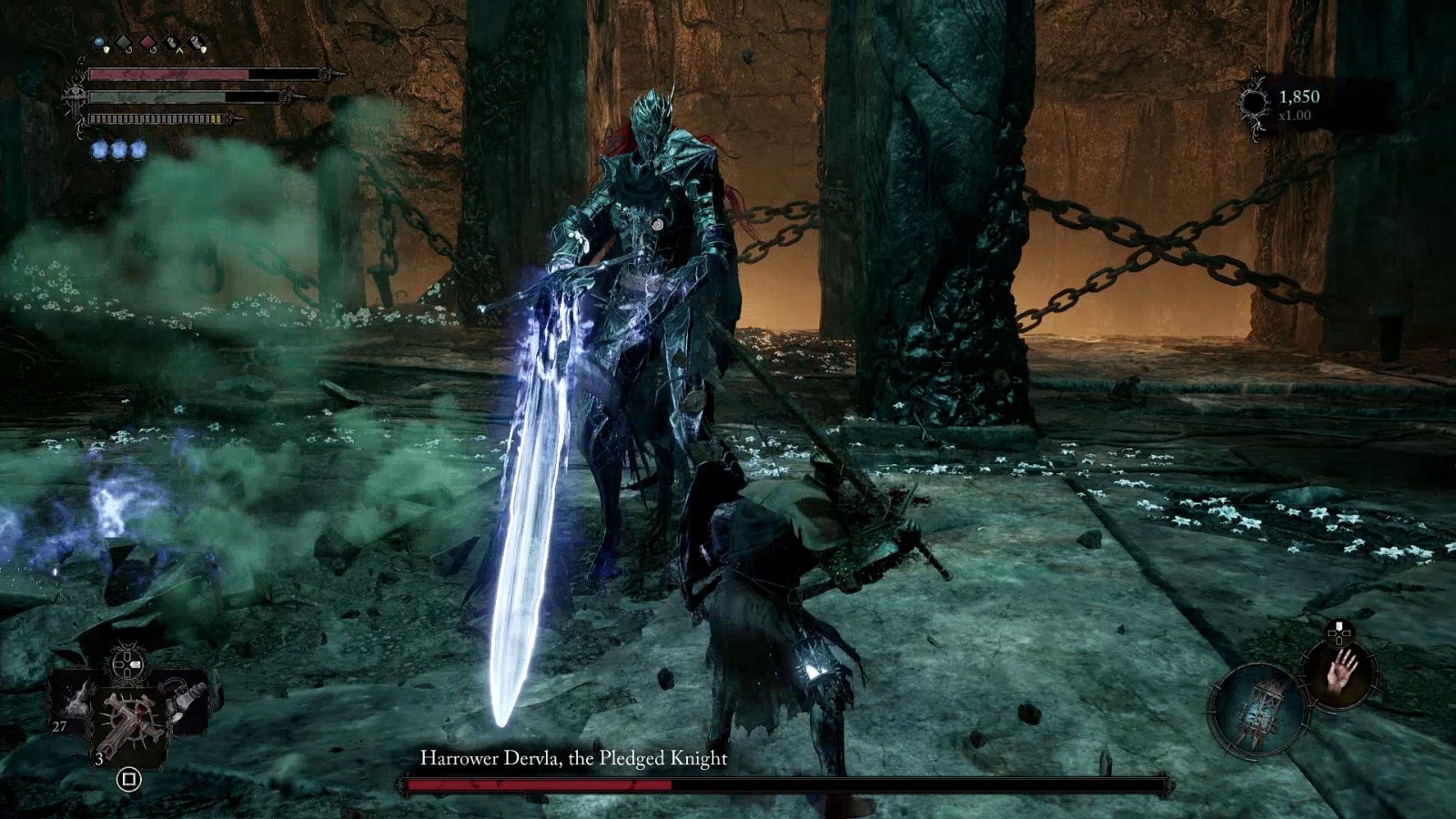Viewport: 1456px width, 819px height.
Task: Click the name Harrower Dervla, the Pledged Knight
Action: tap(573, 757)
